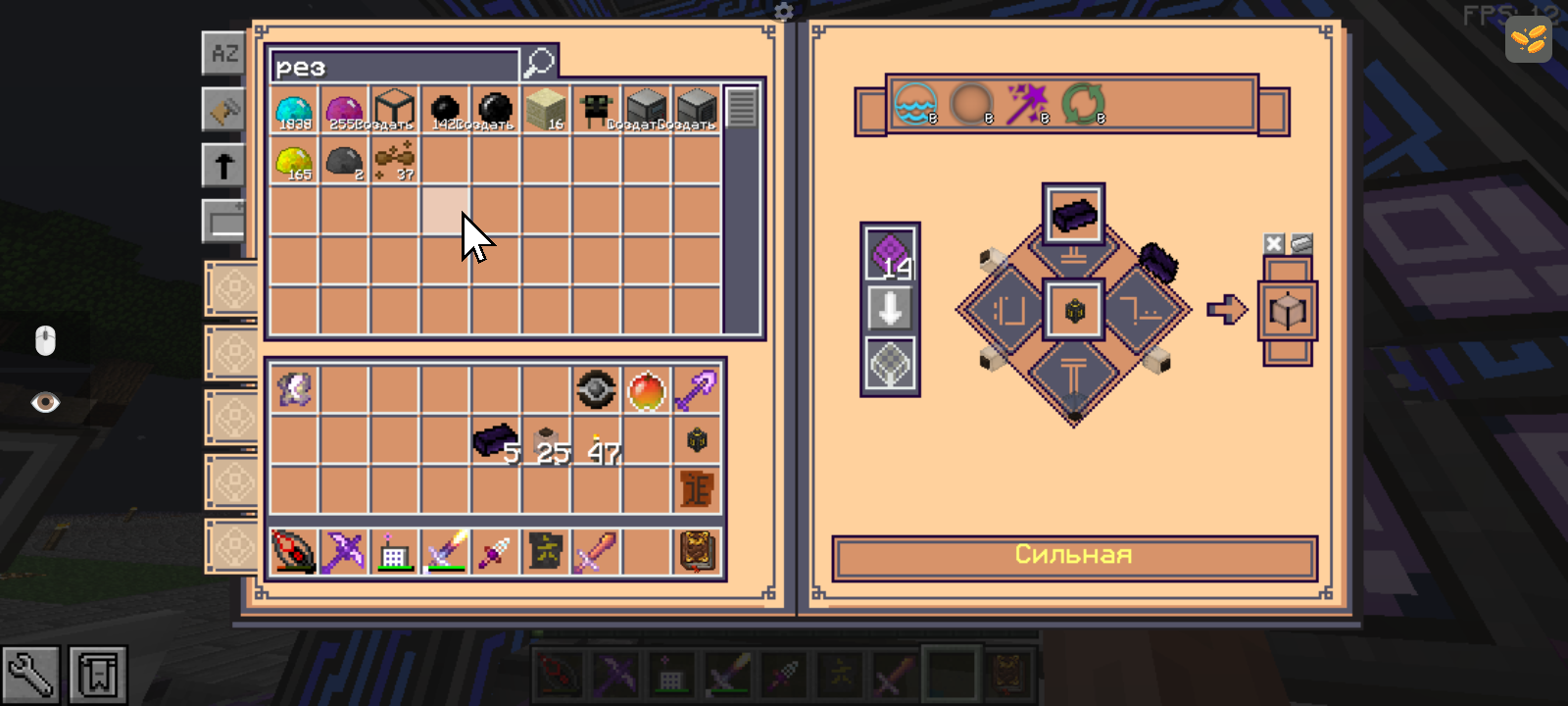
Task: Take the yellow gem stack of 165
Action: pyautogui.click(x=294, y=162)
